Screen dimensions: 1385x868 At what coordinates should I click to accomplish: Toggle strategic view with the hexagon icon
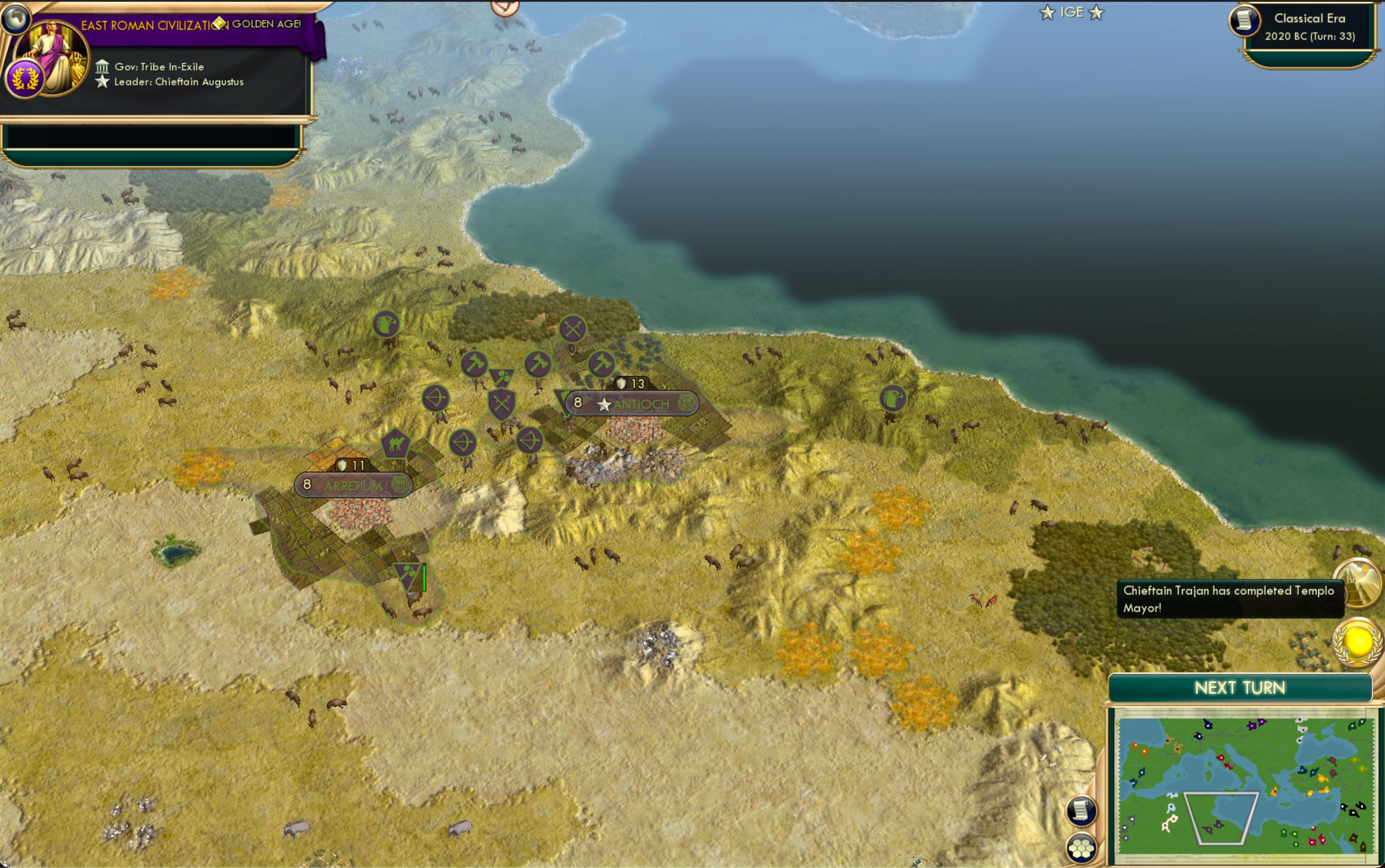click(1081, 849)
